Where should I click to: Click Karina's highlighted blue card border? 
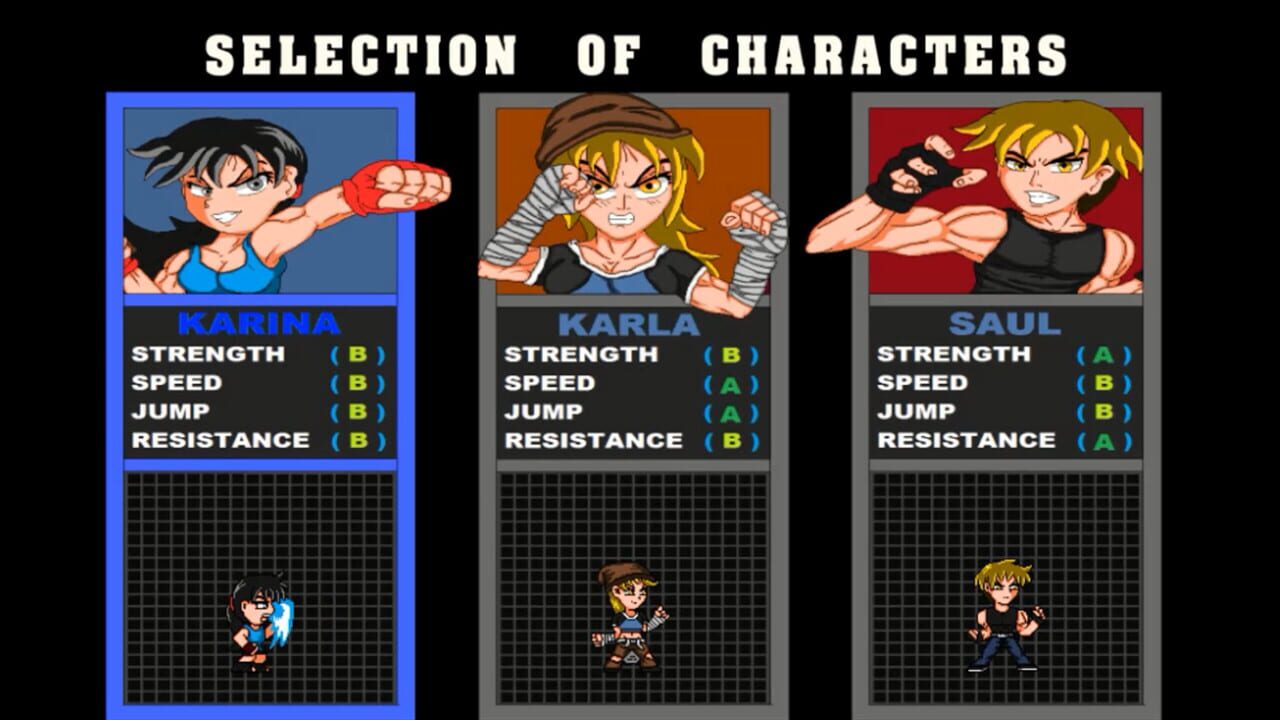[112, 400]
